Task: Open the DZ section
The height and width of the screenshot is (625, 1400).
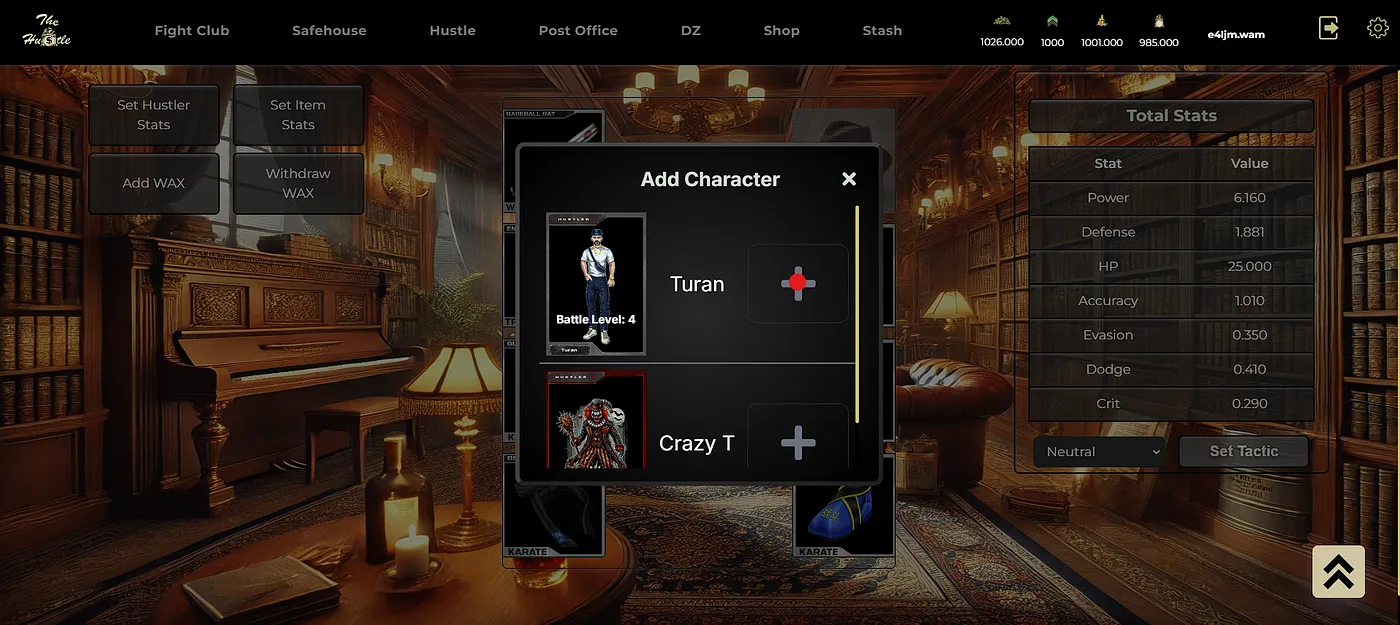Action: 691,31
